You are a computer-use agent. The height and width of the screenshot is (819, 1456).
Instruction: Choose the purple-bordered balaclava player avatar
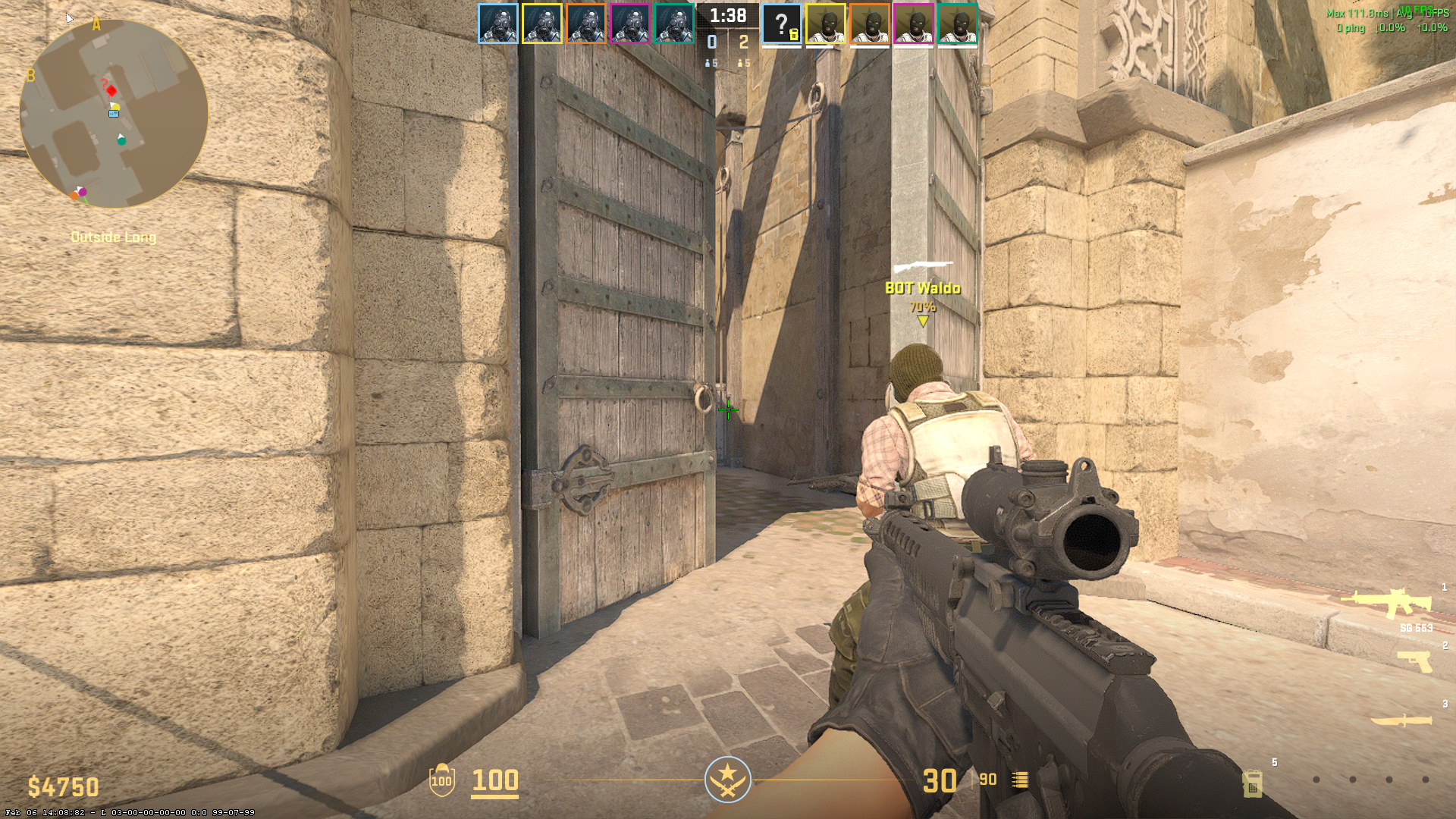[914, 24]
